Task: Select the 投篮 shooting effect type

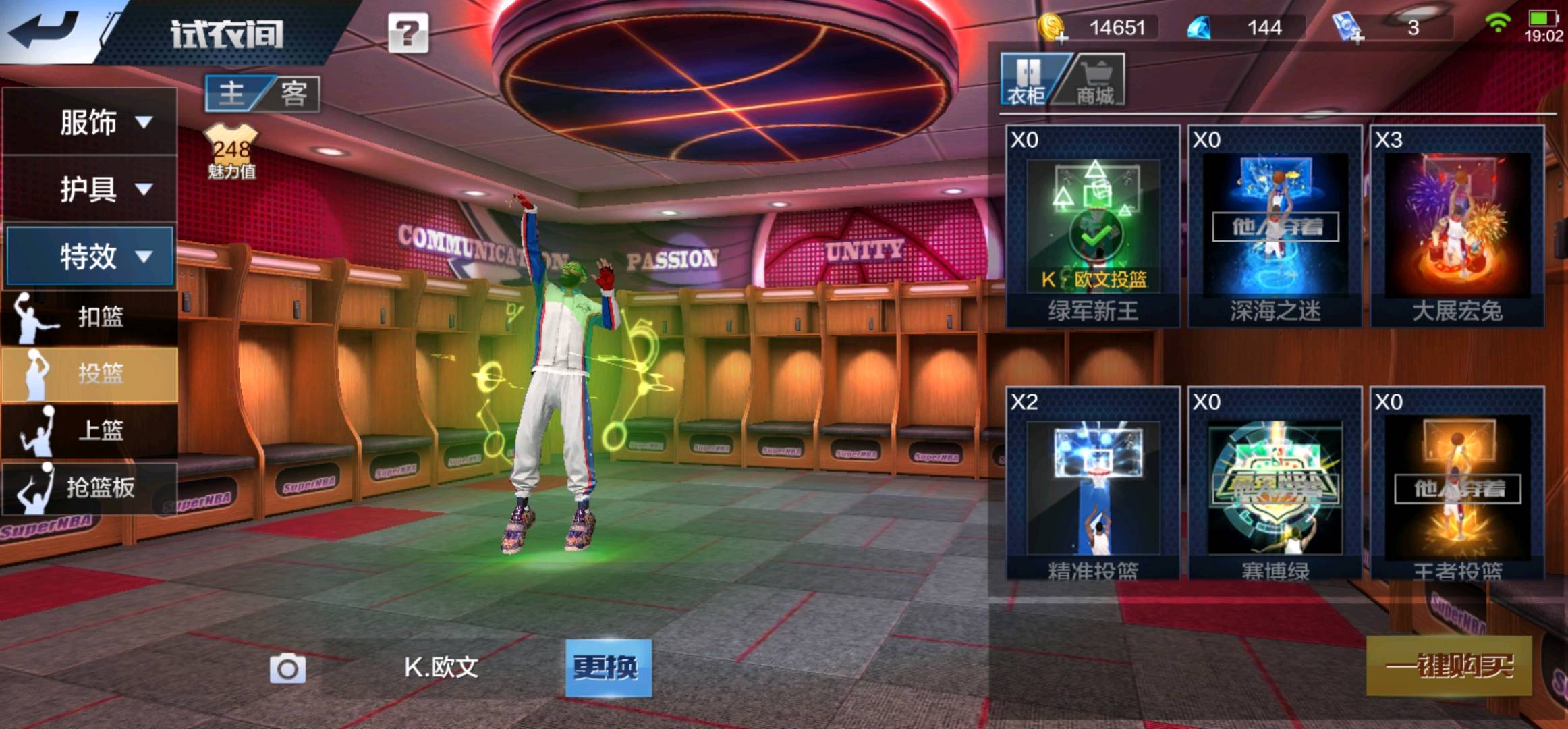Action: coord(90,374)
